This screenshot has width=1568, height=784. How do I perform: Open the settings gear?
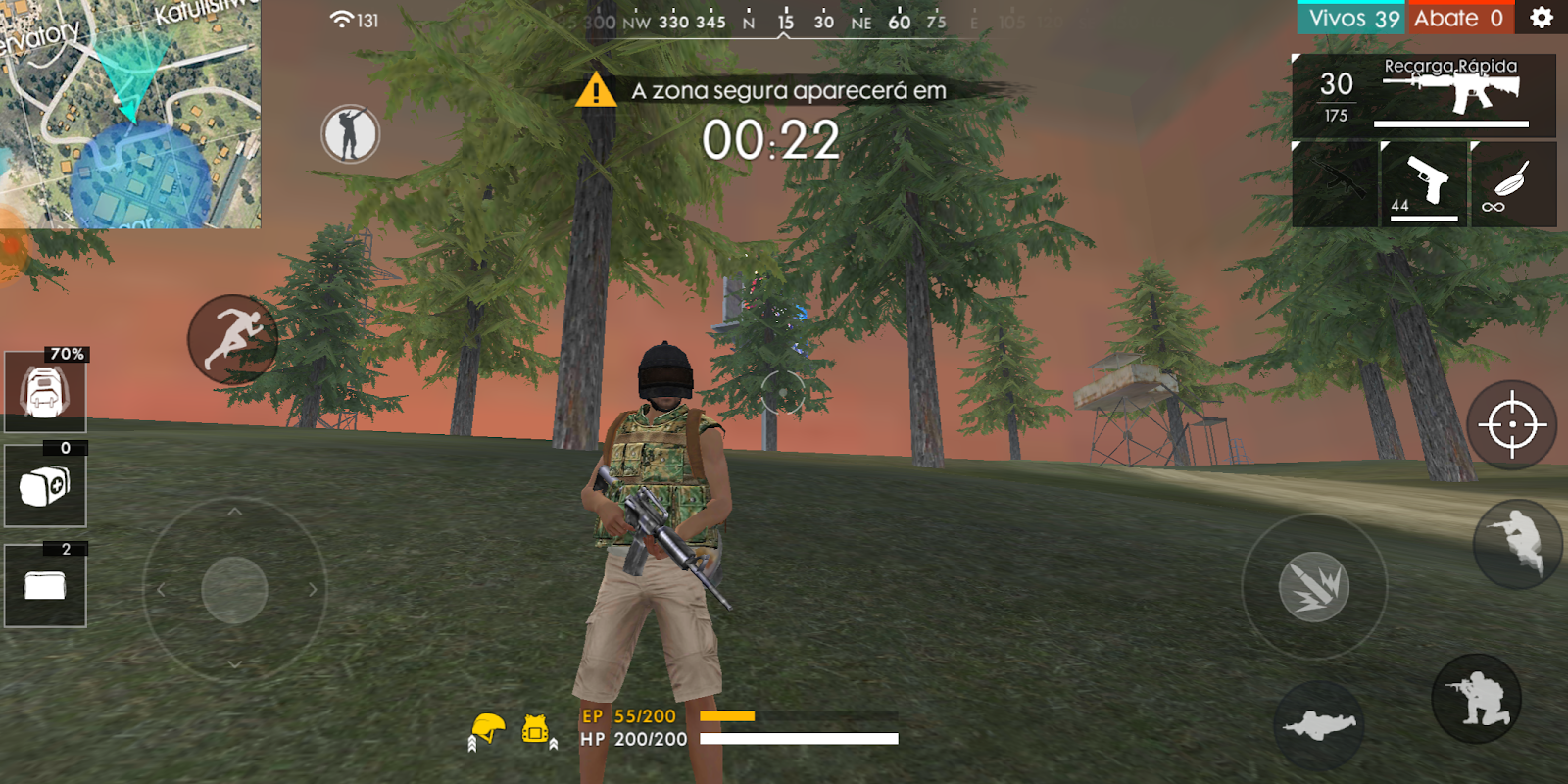(1541, 17)
